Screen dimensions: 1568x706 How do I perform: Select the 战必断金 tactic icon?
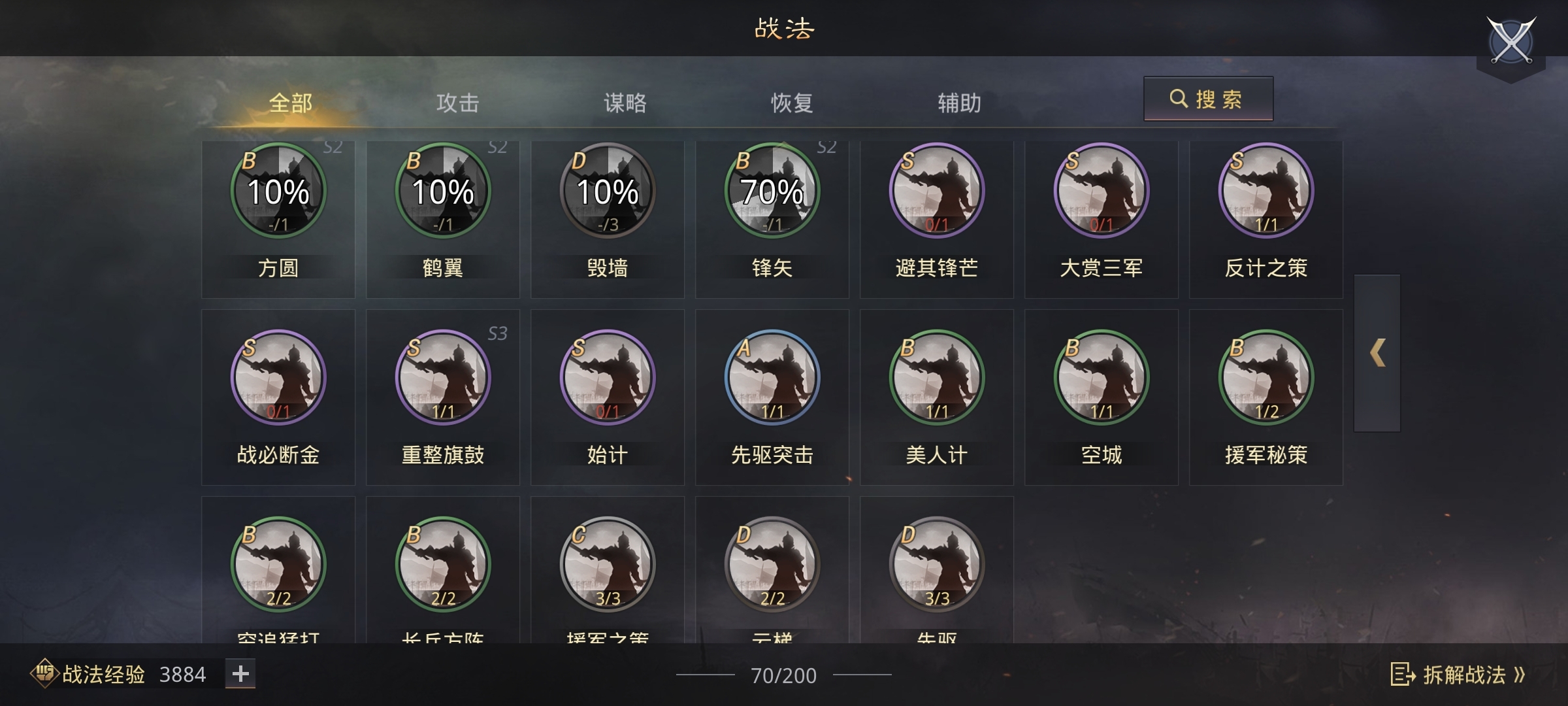pyautogui.click(x=278, y=376)
